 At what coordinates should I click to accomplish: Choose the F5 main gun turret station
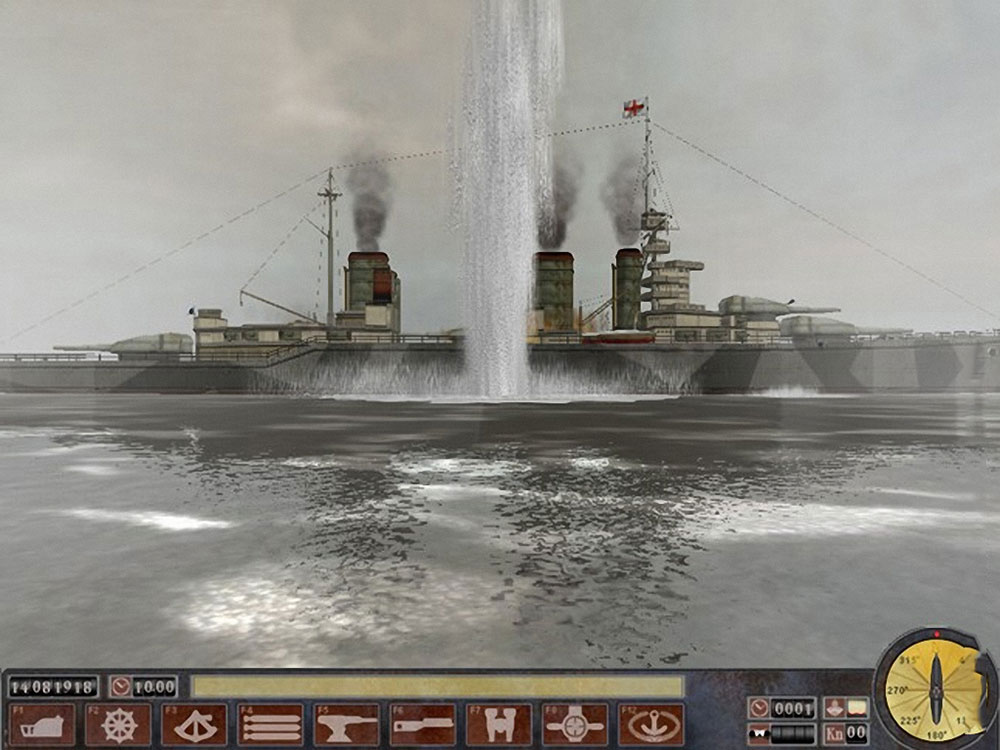(x=346, y=724)
